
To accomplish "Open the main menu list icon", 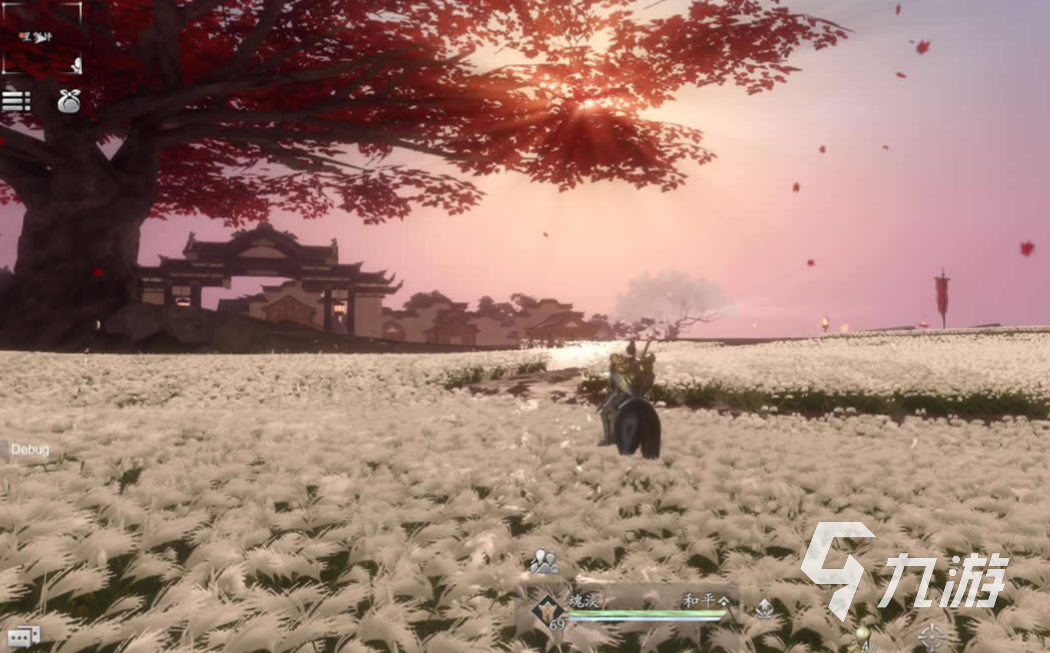I will pyautogui.click(x=15, y=101).
